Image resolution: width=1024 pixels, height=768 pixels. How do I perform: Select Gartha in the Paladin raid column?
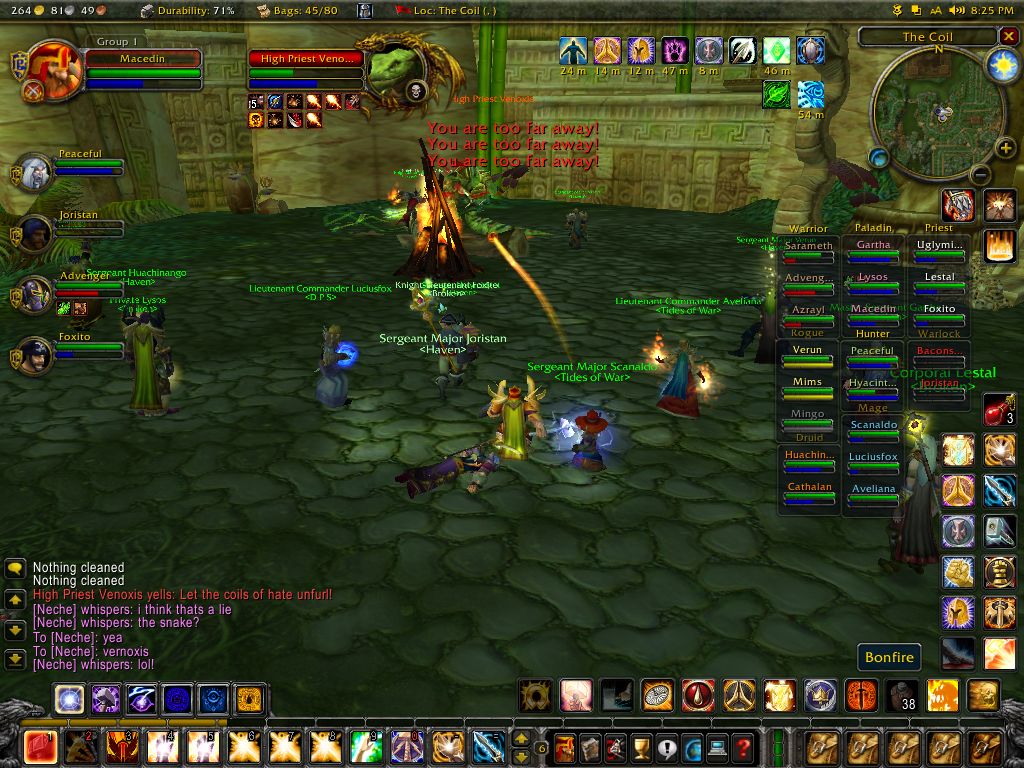click(x=873, y=246)
